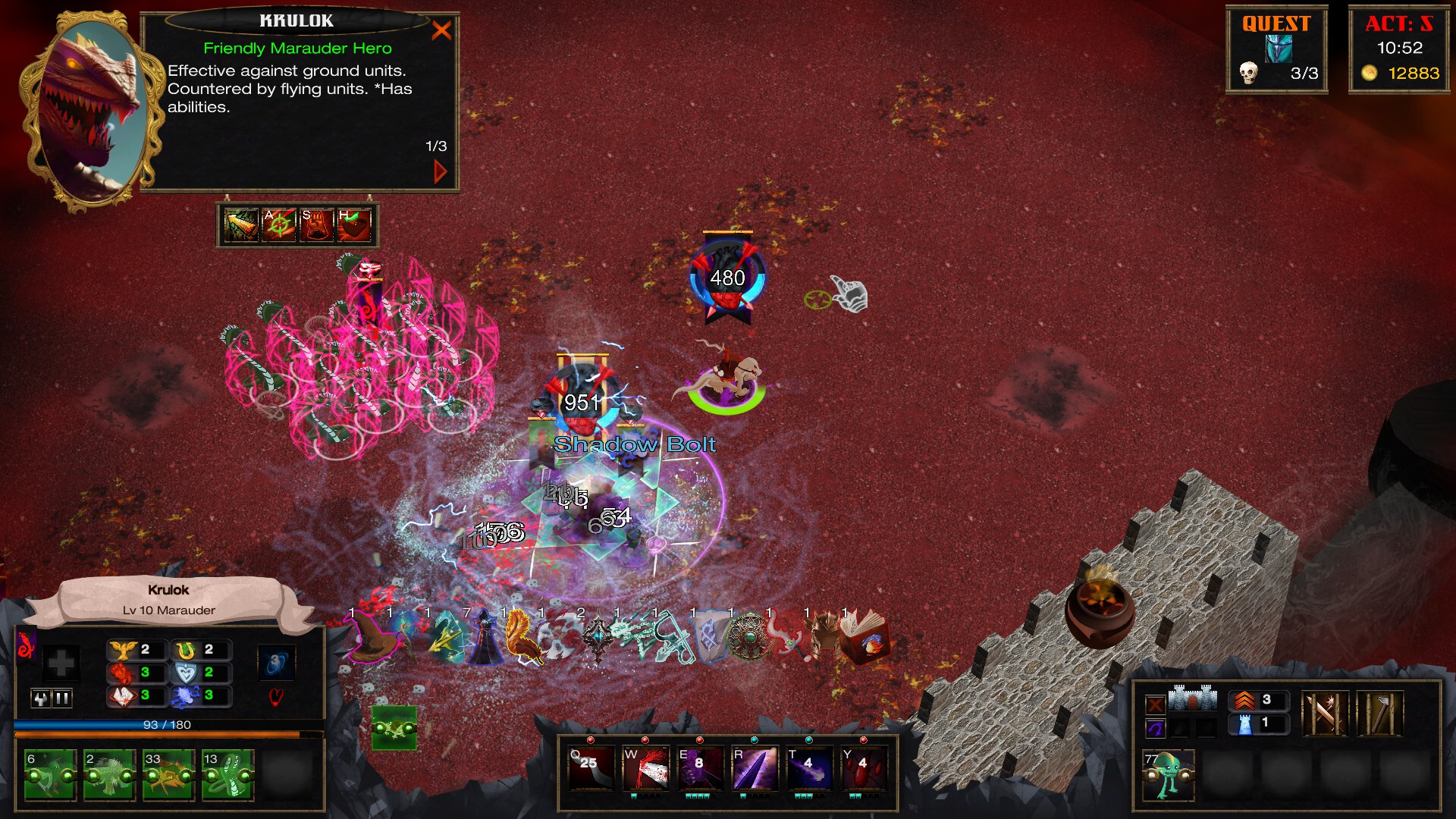Cast the Q ability showing 25
The width and height of the screenshot is (1456, 819).
click(x=591, y=768)
